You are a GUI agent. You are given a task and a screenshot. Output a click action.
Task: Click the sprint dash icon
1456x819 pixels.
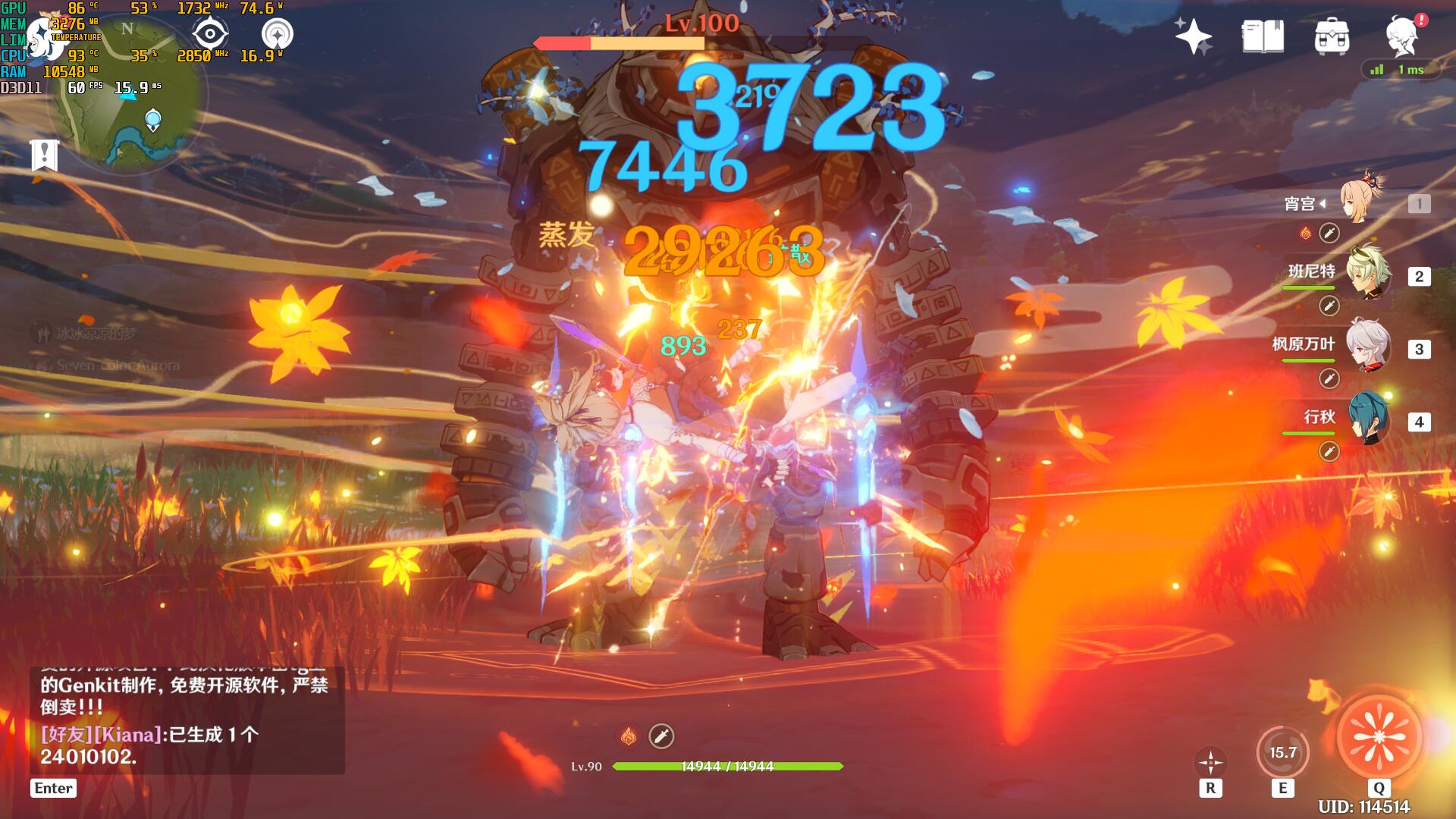[x=1210, y=761]
